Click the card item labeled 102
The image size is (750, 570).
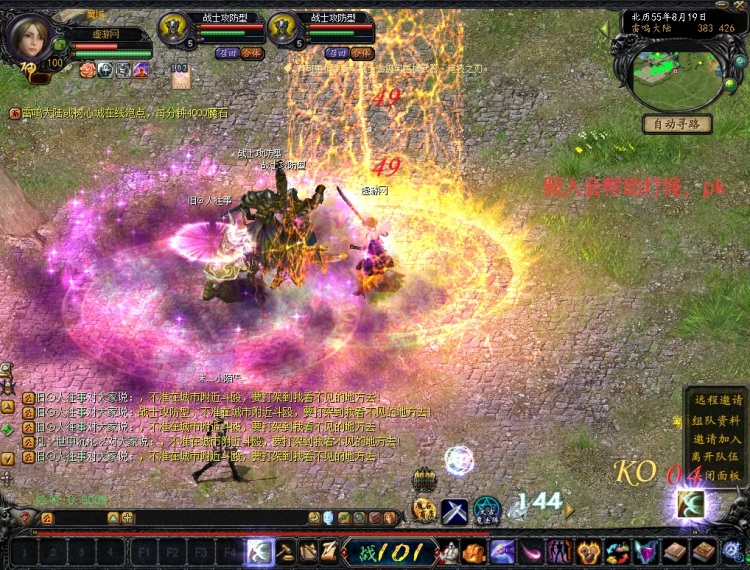tap(179, 75)
